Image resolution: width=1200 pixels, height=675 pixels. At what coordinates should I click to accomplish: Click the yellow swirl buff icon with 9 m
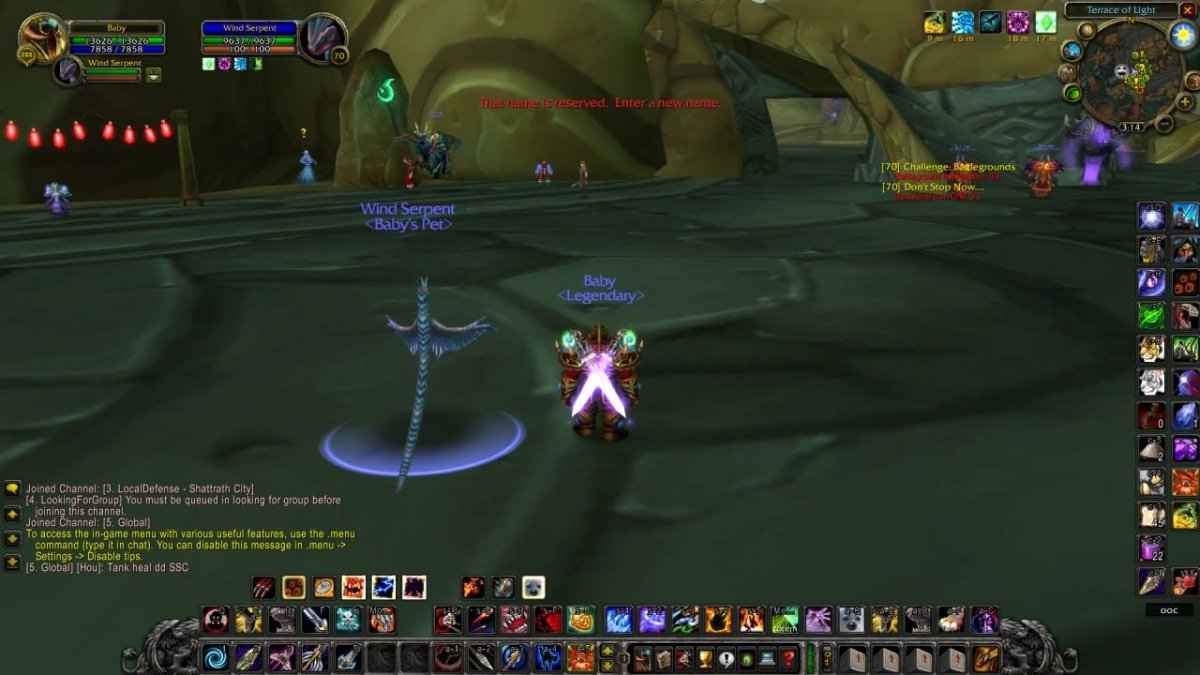935,22
